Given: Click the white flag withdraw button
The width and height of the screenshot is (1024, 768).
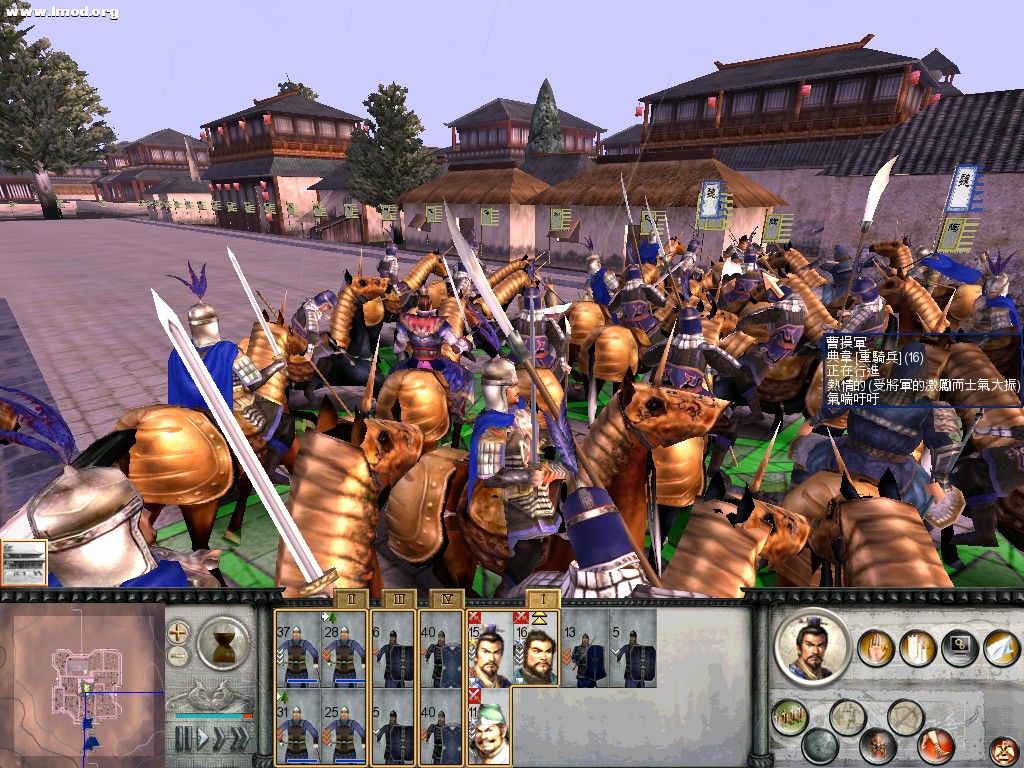Looking at the screenshot, I should click(x=1002, y=648).
